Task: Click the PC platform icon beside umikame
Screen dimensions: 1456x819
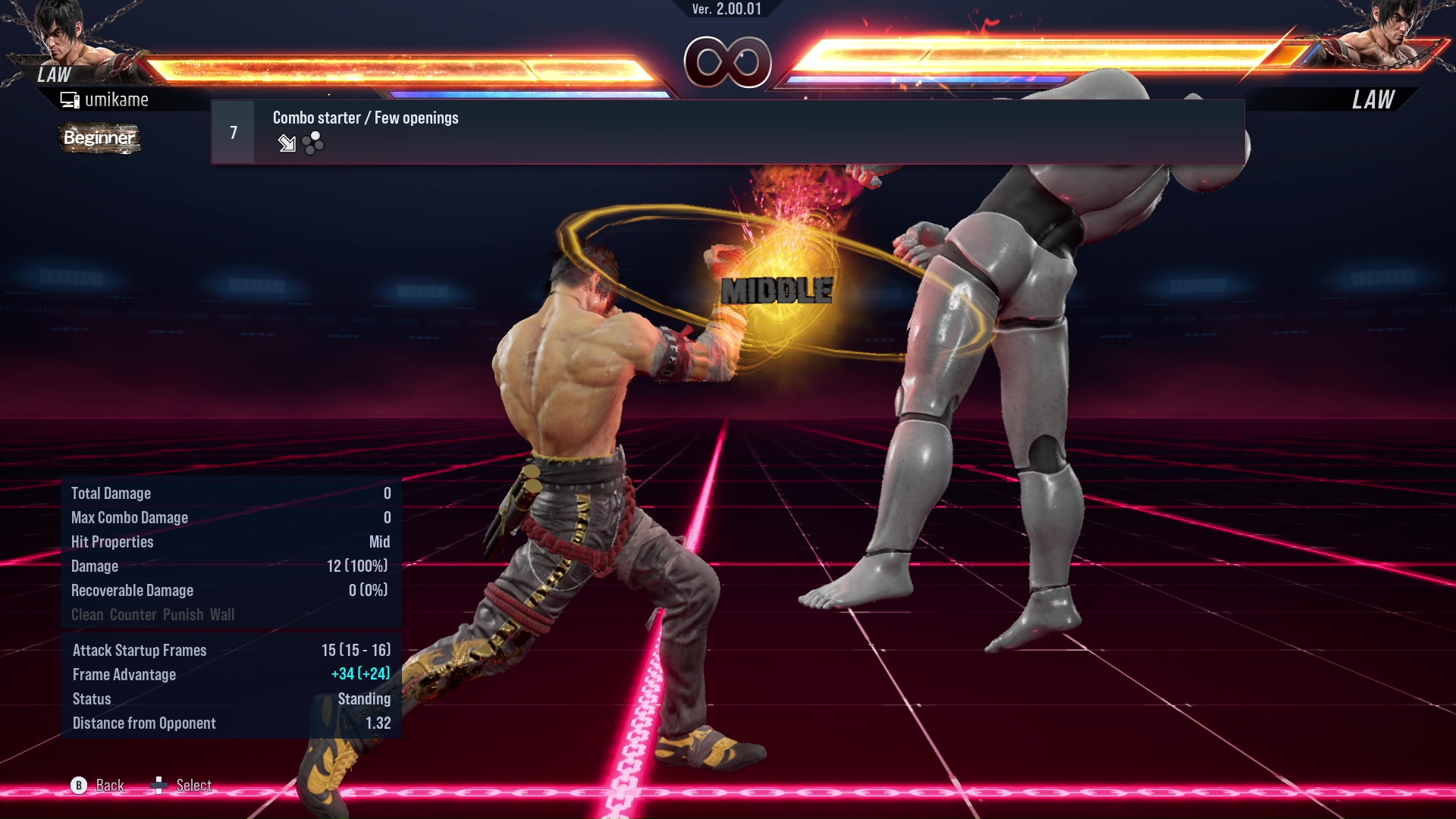Action: tap(71, 99)
